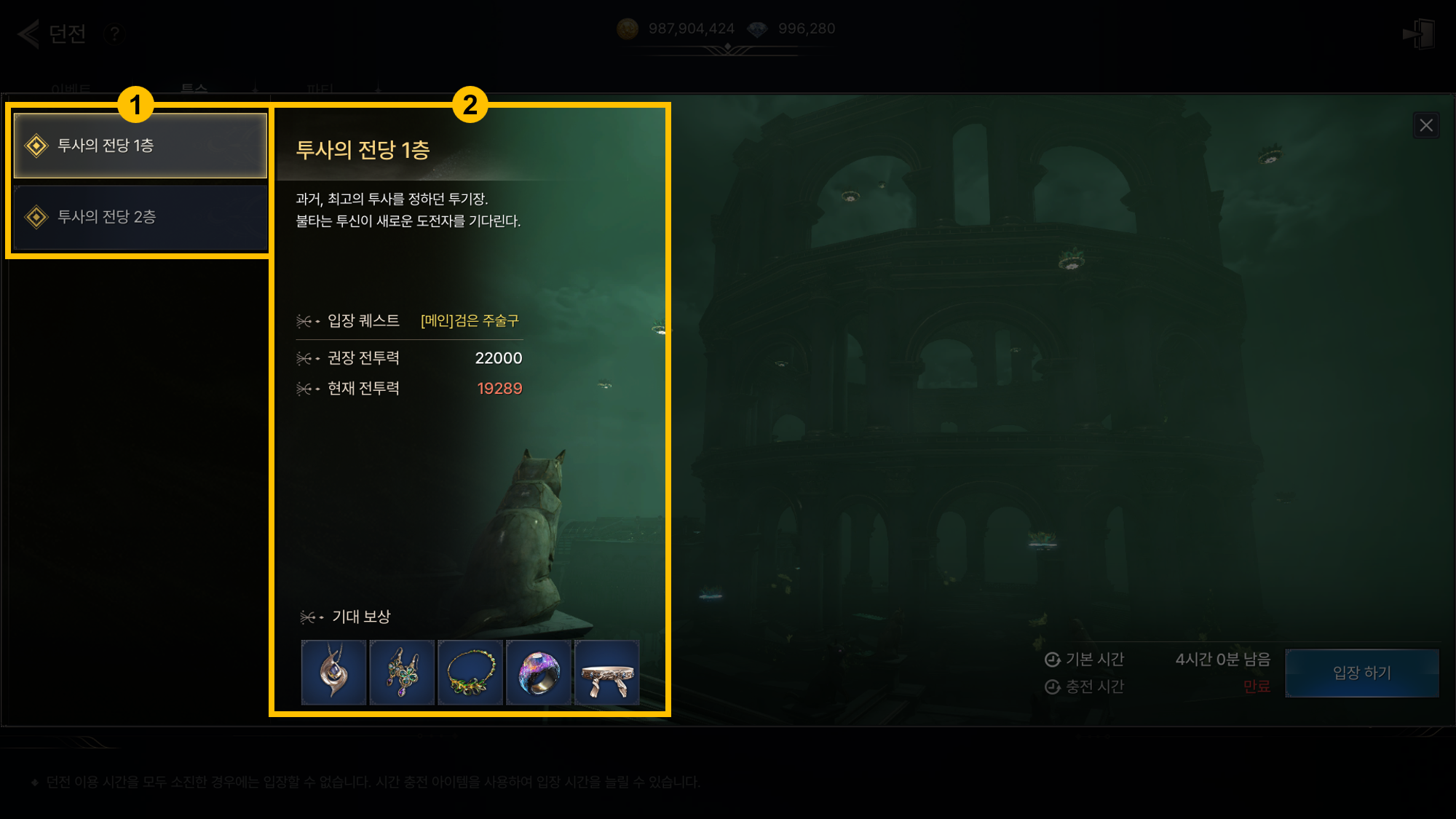Go back using the 던전 arrow
Image resolution: width=1456 pixels, height=819 pixels.
pos(29,33)
